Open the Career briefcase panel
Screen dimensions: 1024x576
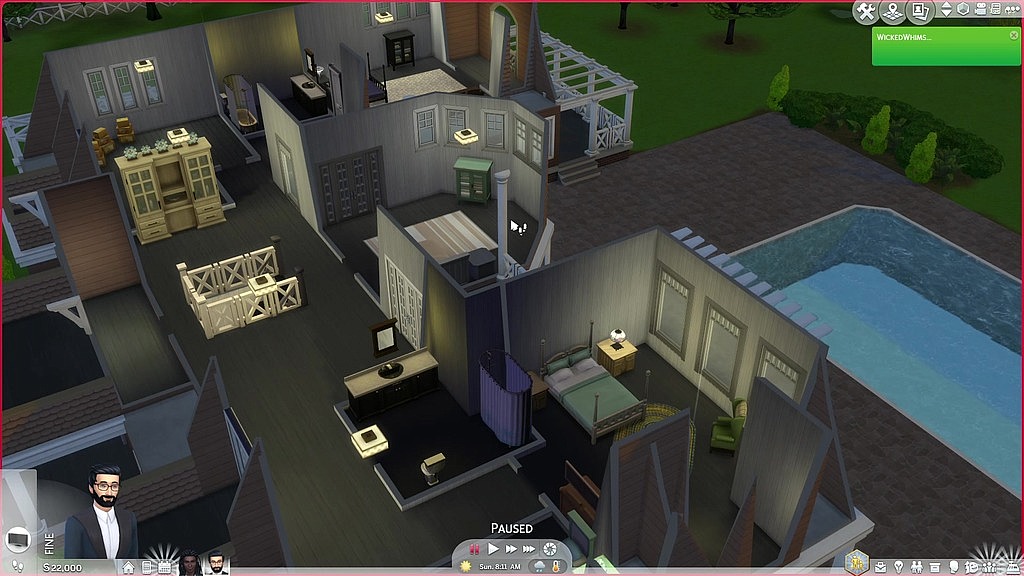click(879, 567)
